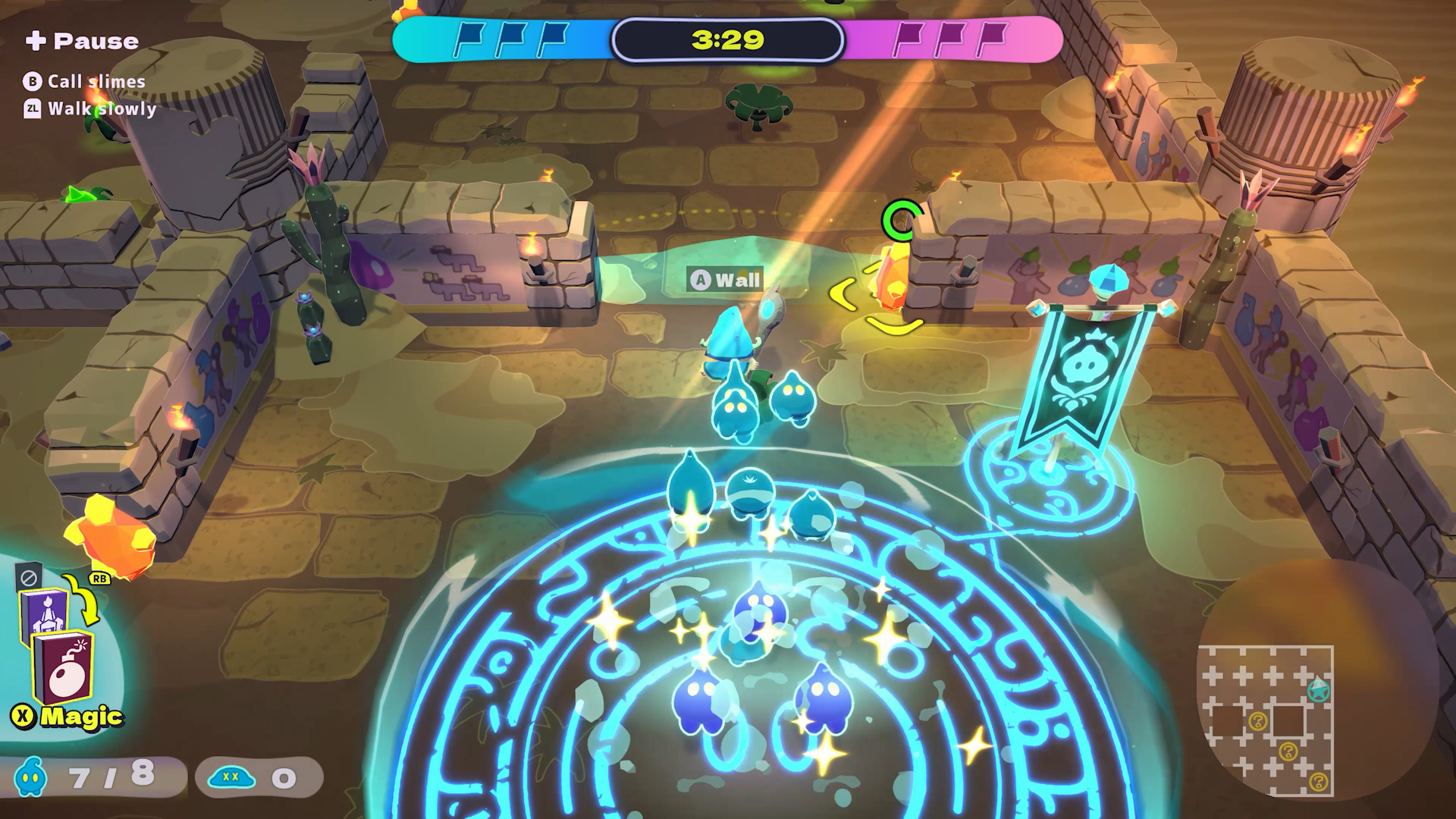The image size is (1456, 819).
Task: Click the RB spell-swap icon
Action: (x=99, y=579)
